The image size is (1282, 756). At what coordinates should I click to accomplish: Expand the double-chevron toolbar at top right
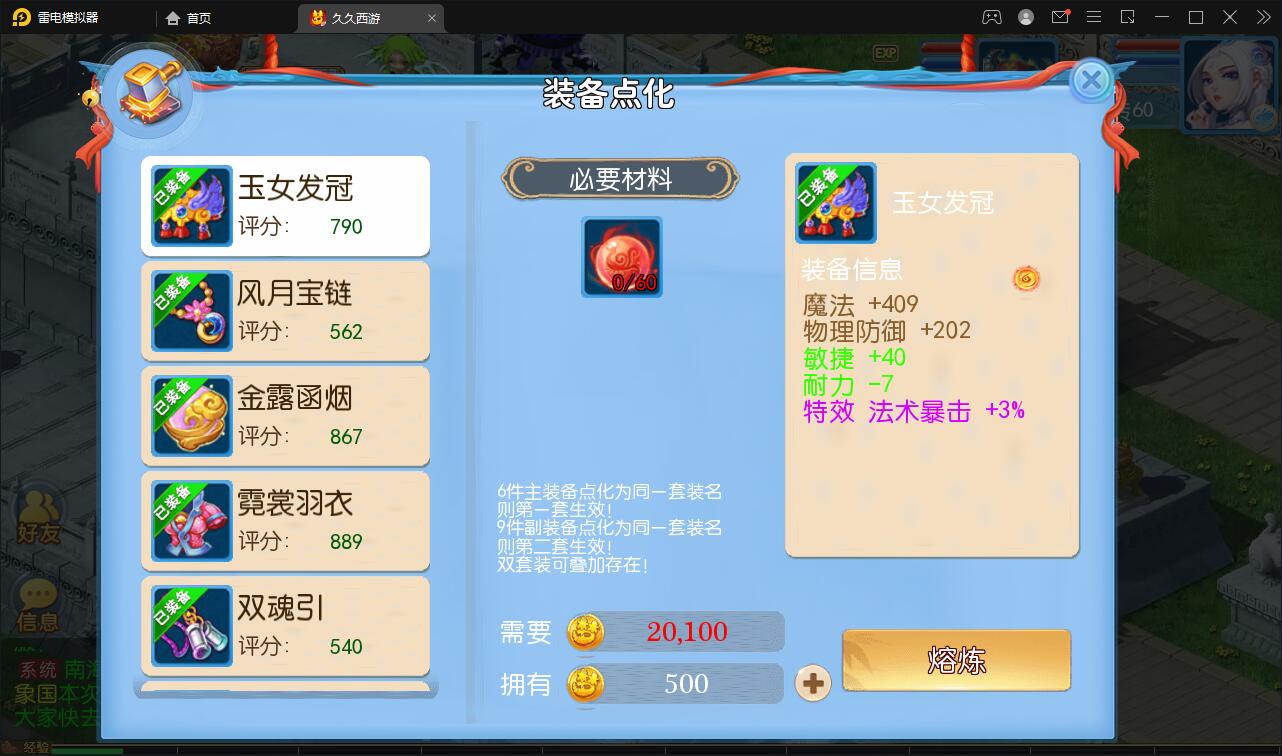(1265, 17)
